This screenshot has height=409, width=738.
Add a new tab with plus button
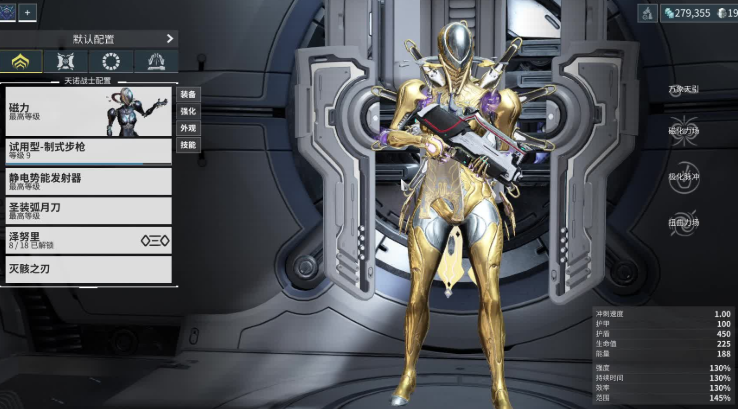[x=28, y=12]
